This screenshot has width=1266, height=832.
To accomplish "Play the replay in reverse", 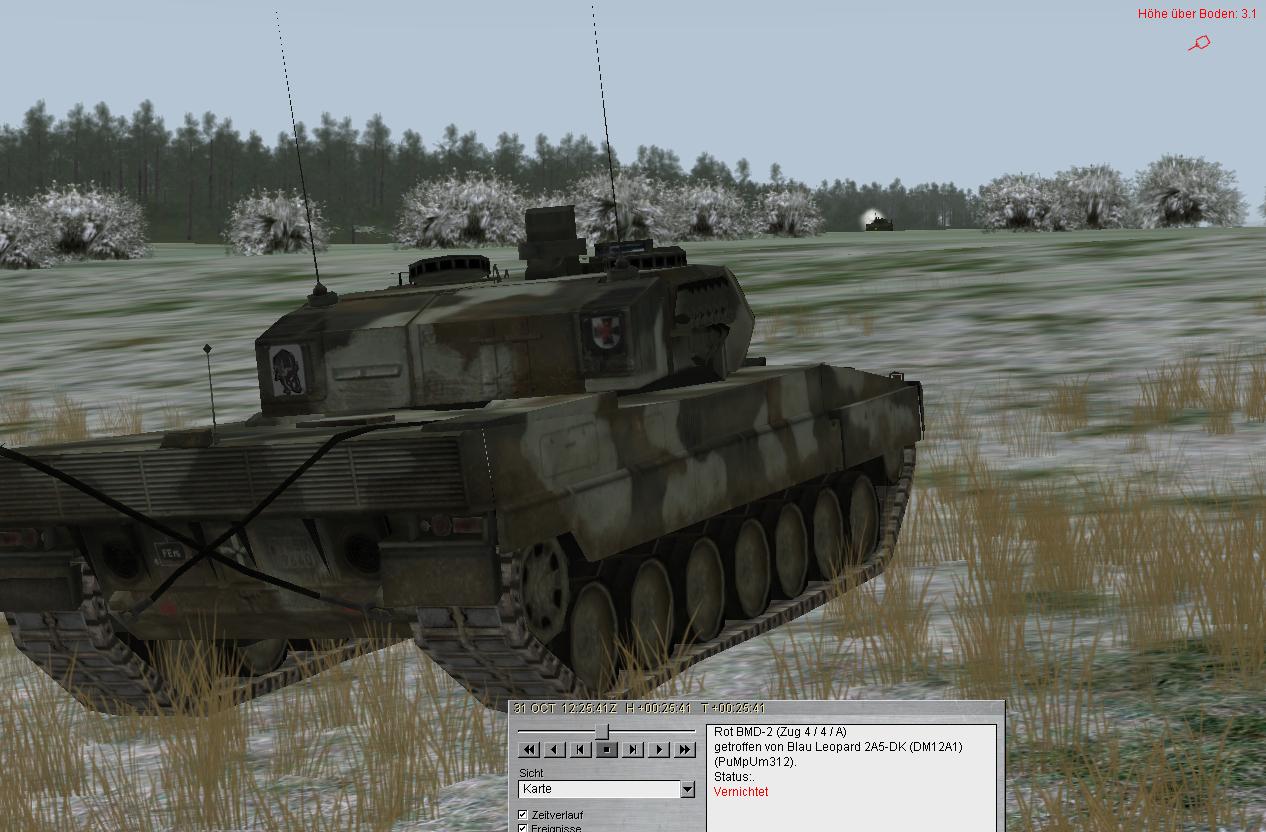I will (x=555, y=750).
